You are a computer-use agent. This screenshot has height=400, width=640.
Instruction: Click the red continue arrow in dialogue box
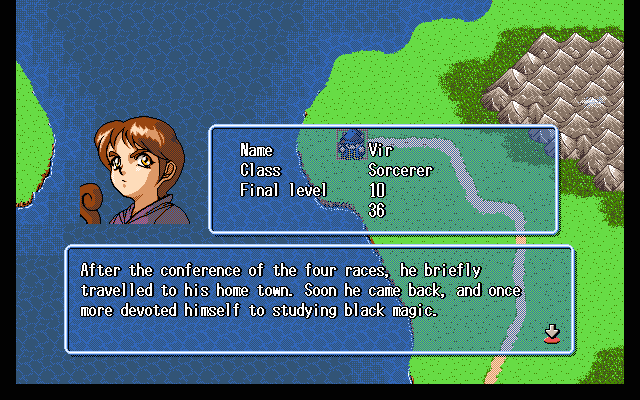click(551, 334)
